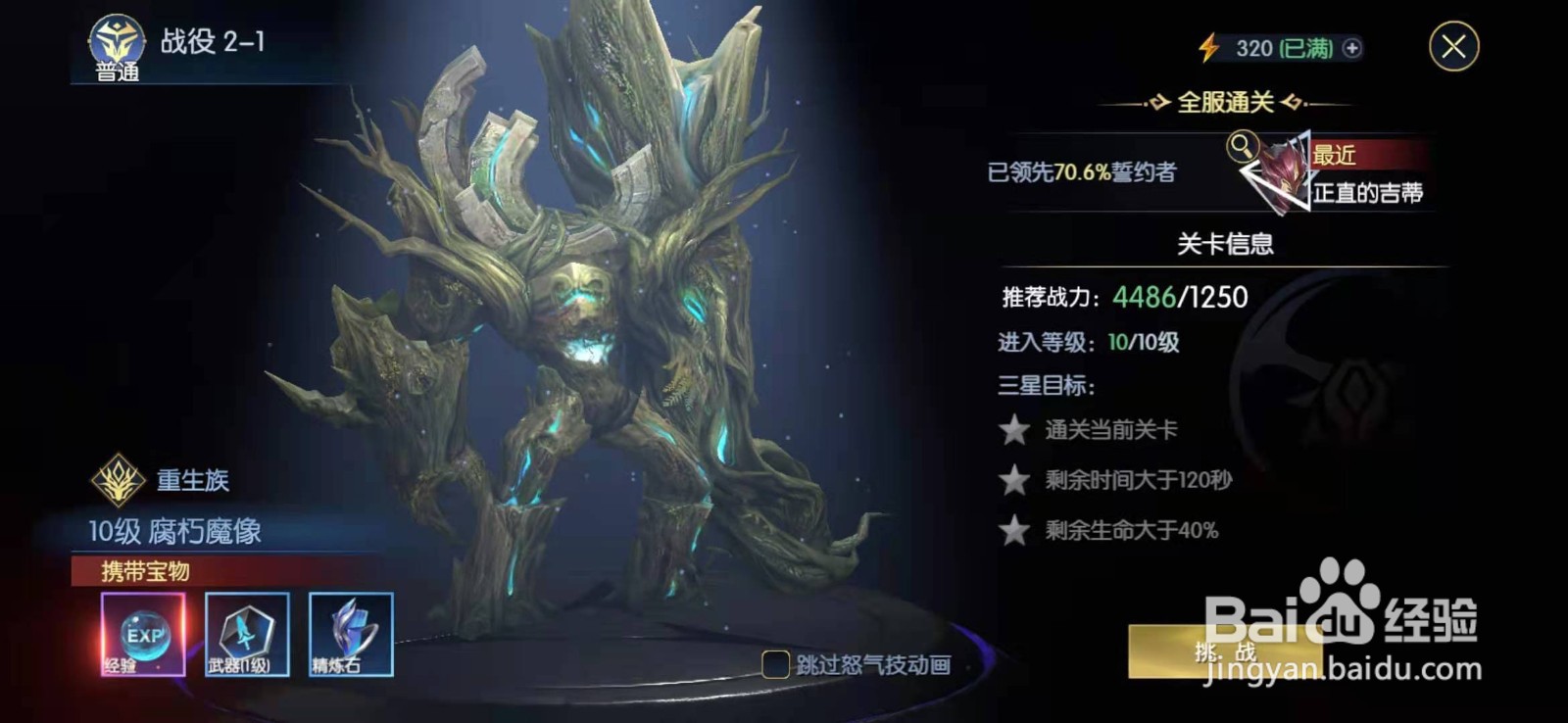Click the star beside 剩余生命大于40%

(1014, 530)
